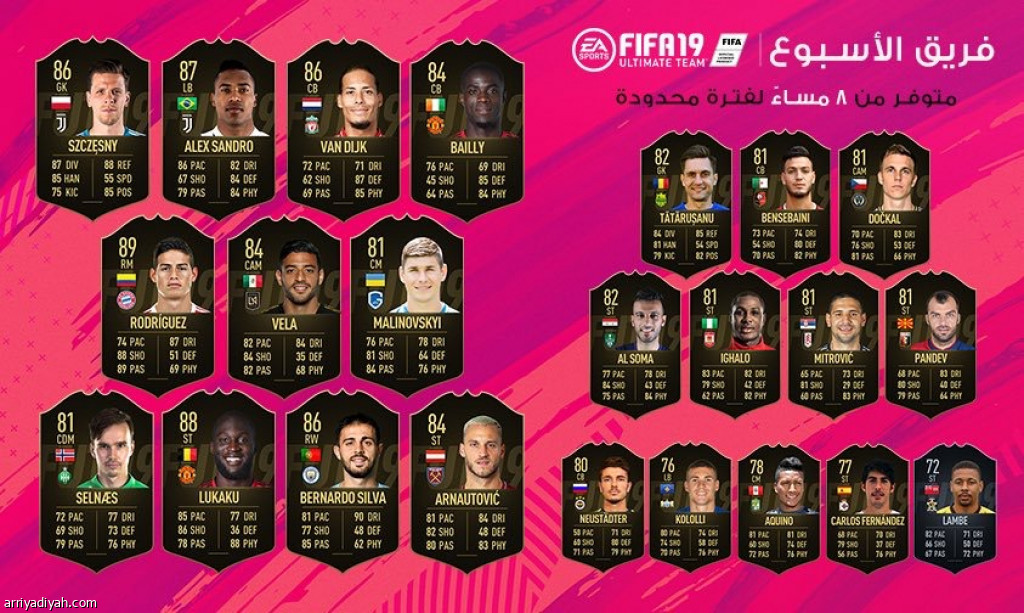Choose the Alex Sandro LB card
The height and width of the screenshot is (613, 1024).
[218, 128]
